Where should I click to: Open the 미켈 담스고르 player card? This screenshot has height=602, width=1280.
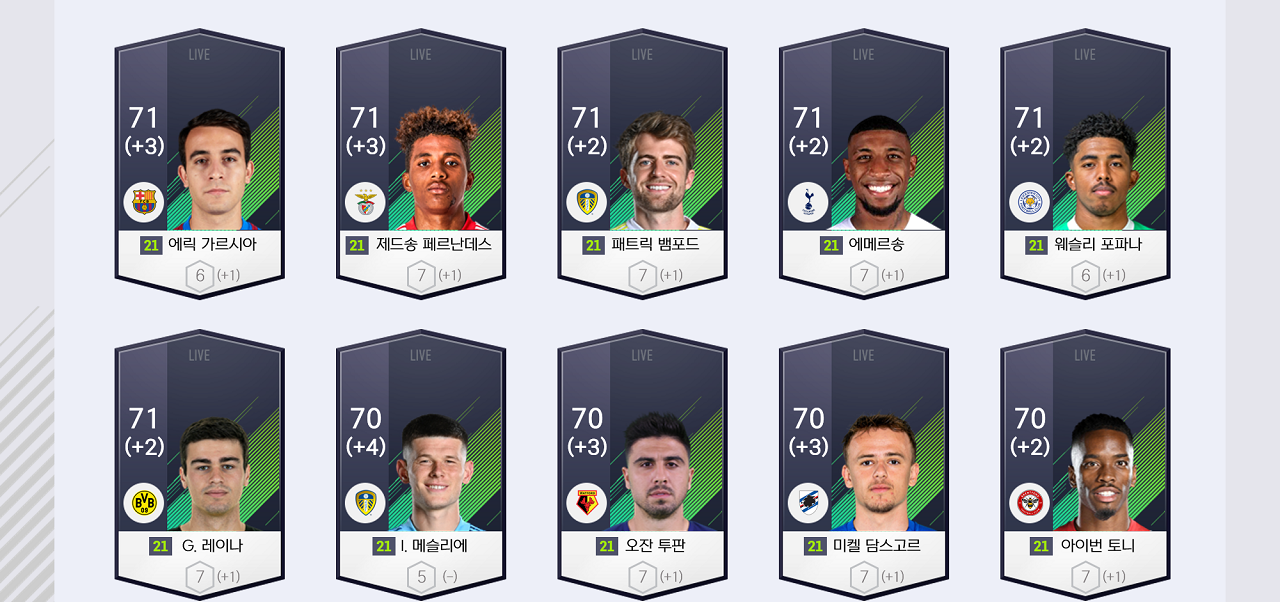(864, 465)
